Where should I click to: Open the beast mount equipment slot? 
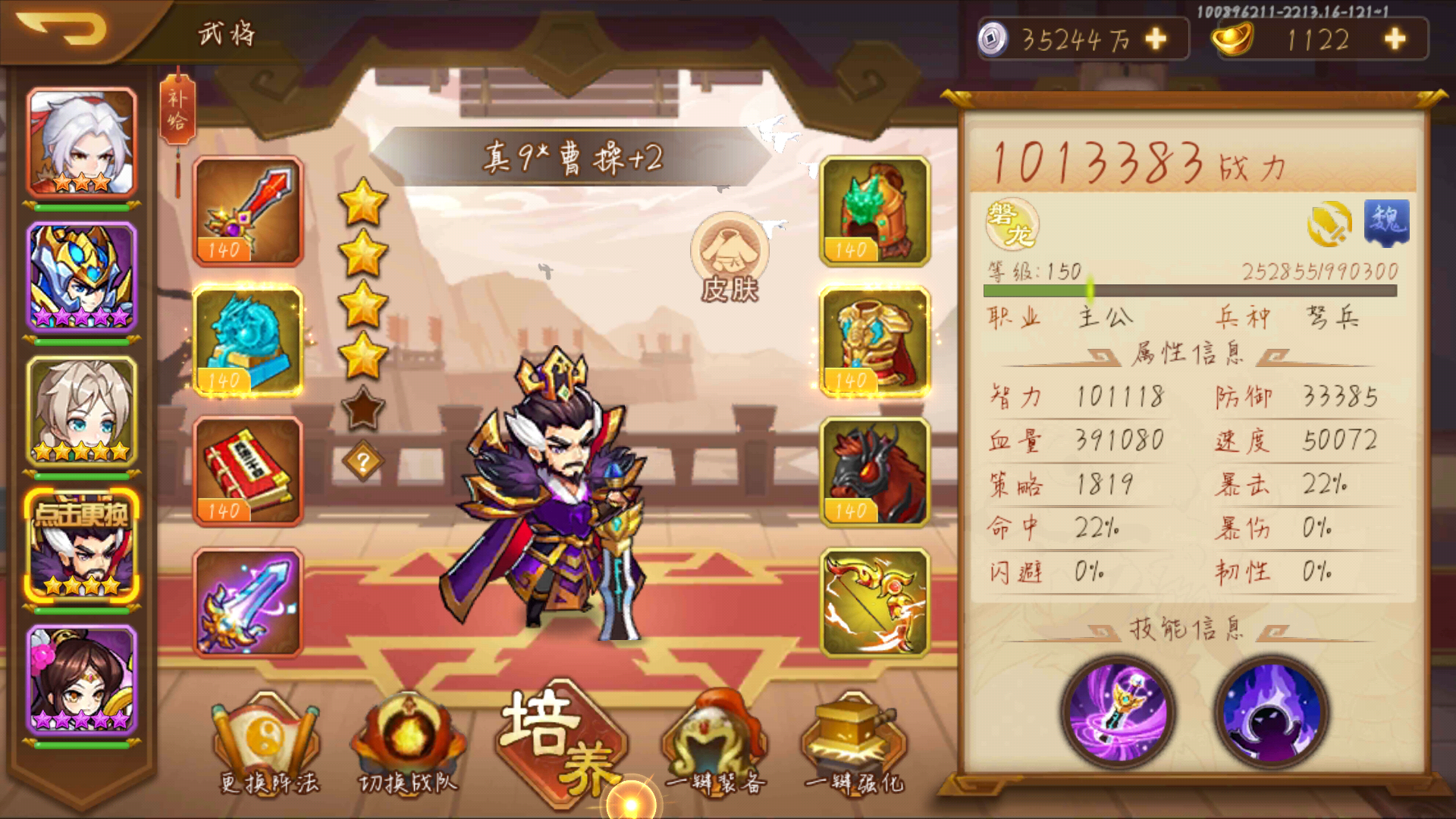tap(874, 472)
